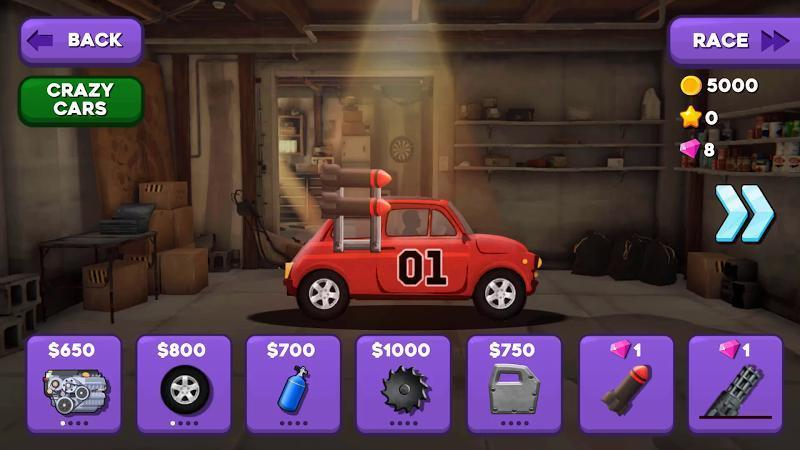The height and width of the screenshot is (450, 800).
Task: Purchase the $1000 saw blade upgrade
Action: (405, 385)
